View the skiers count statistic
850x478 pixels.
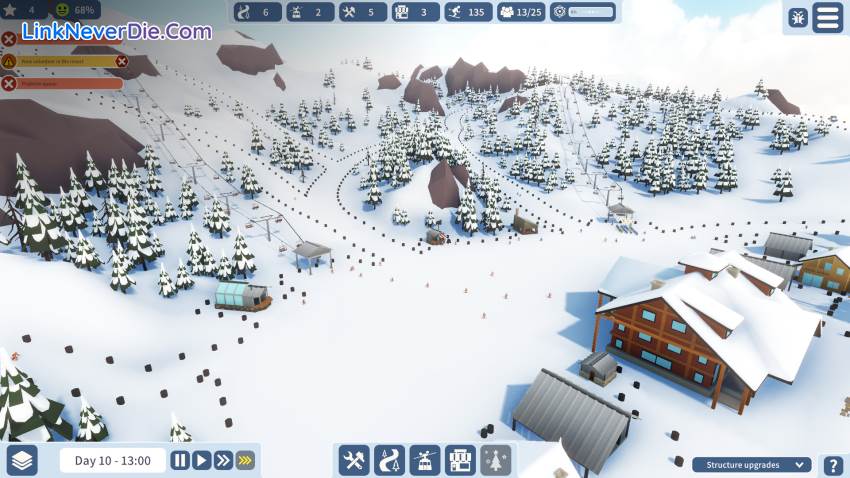pos(463,12)
